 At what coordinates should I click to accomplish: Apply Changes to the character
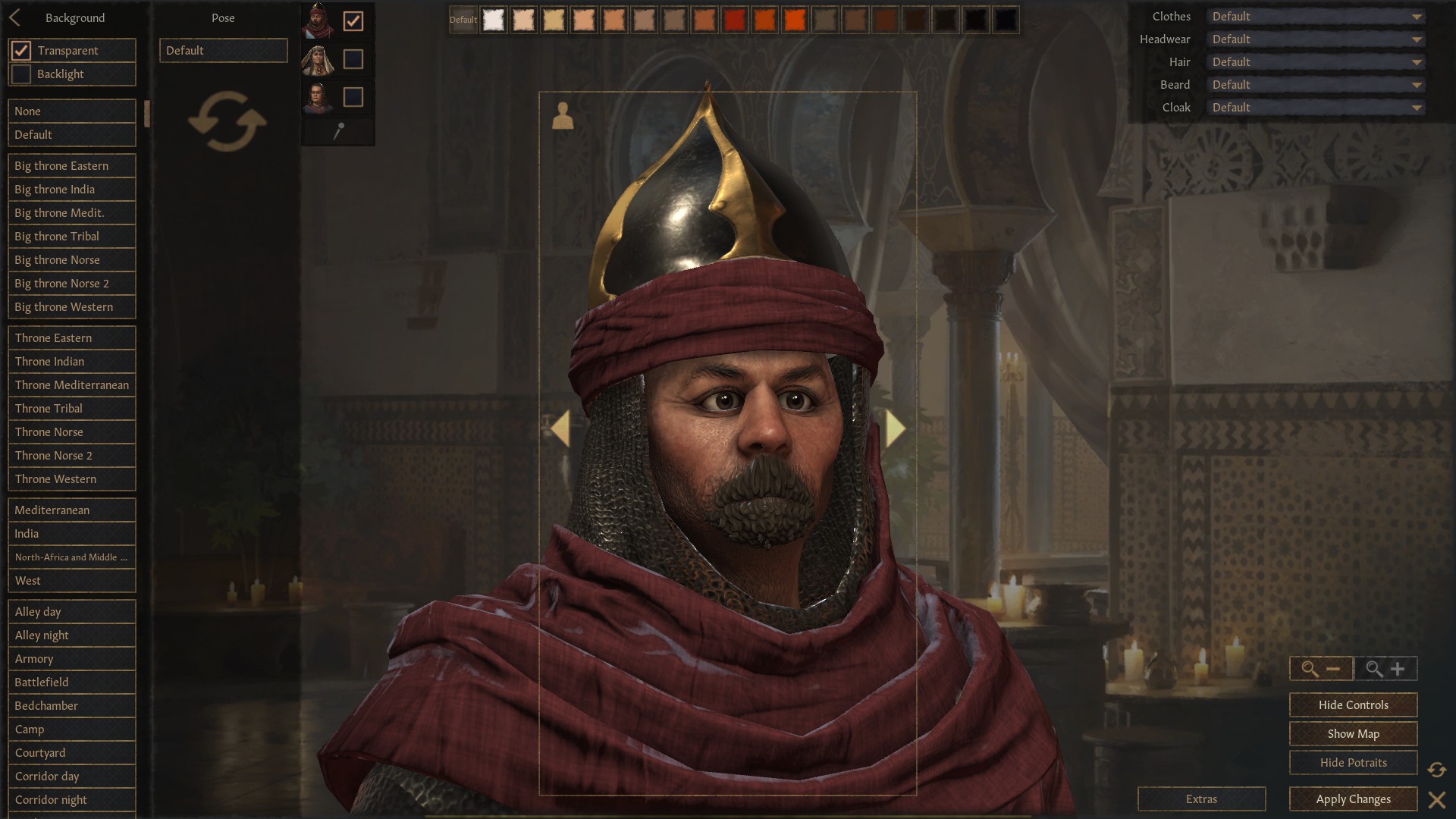pyautogui.click(x=1353, y=799)
